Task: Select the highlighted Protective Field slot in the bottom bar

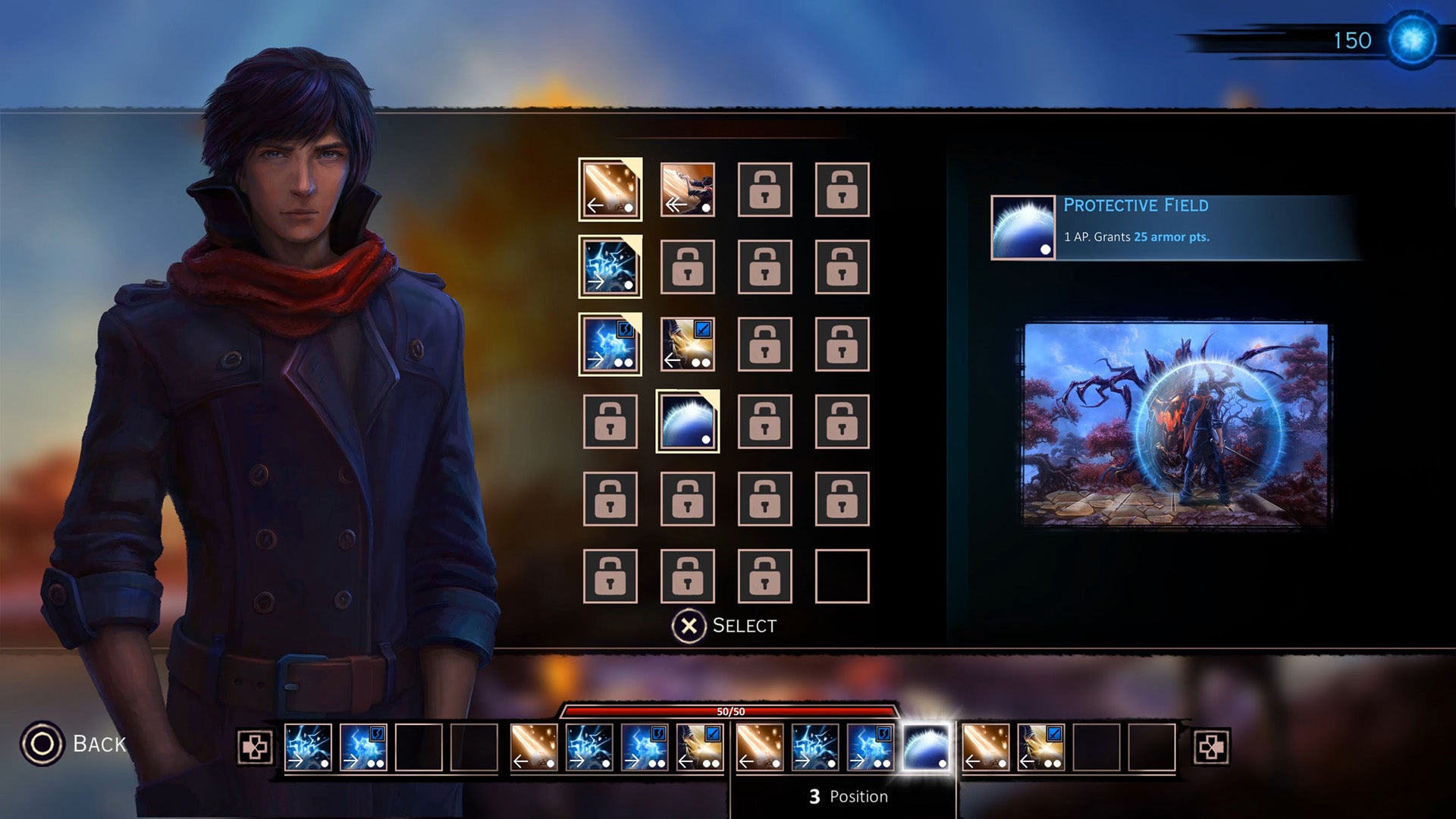Action: coord(926,748)
